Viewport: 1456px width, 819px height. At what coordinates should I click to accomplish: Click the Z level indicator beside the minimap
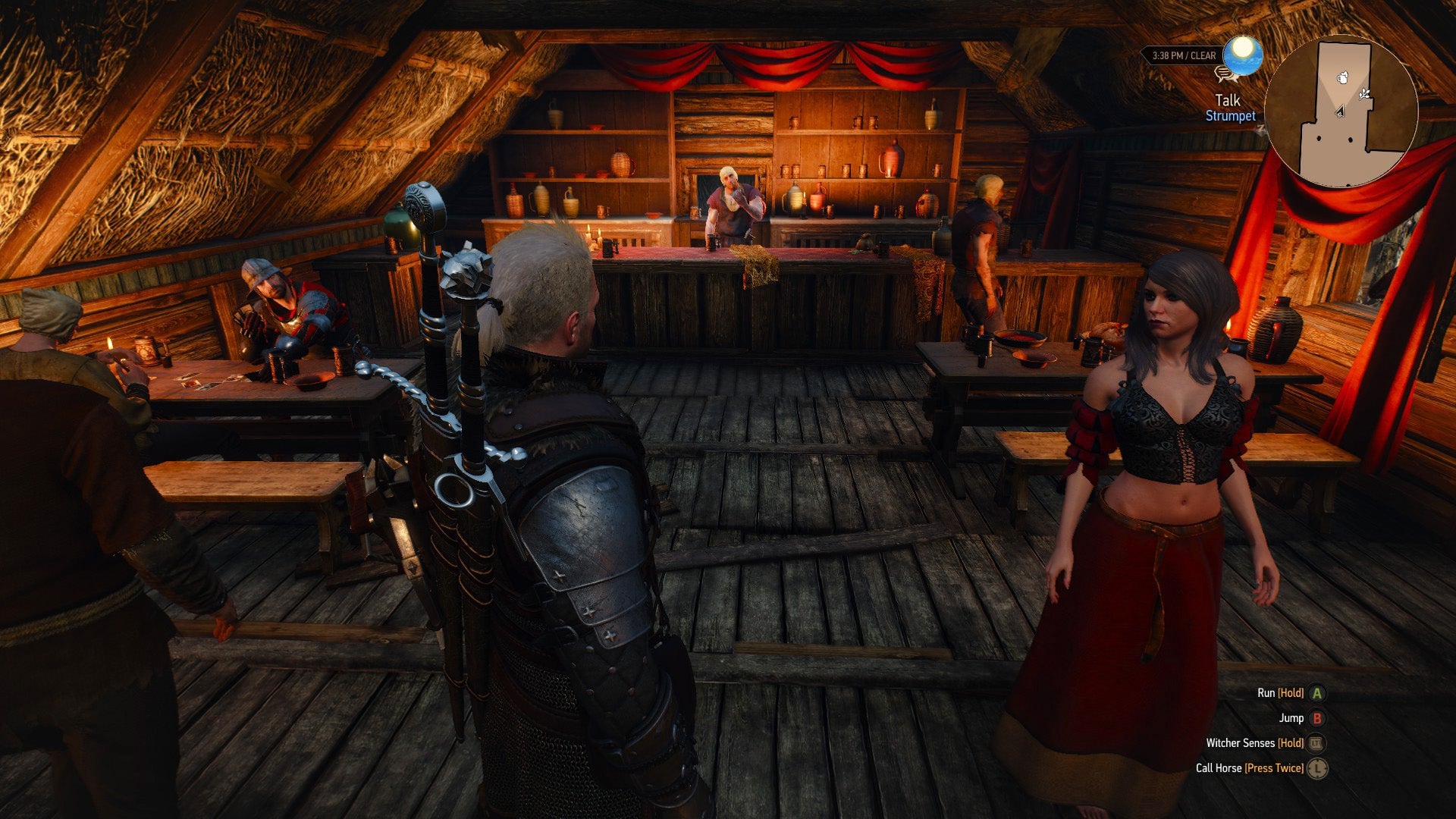click(x=1261, y=129)
